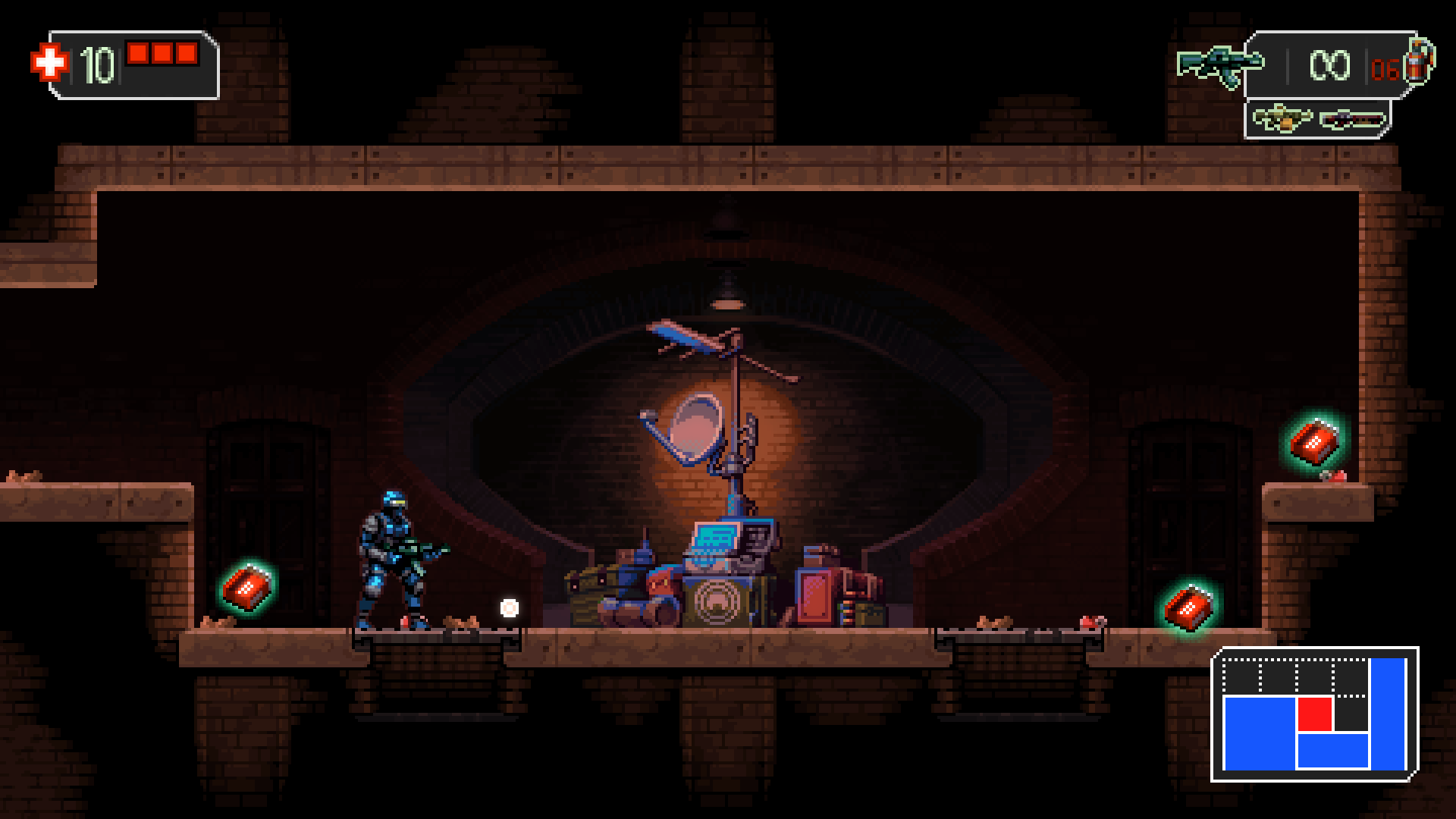Select the equipped green assault rifle icon
Viewport: 1456px width, 819px height.
tap(1219, 67)
